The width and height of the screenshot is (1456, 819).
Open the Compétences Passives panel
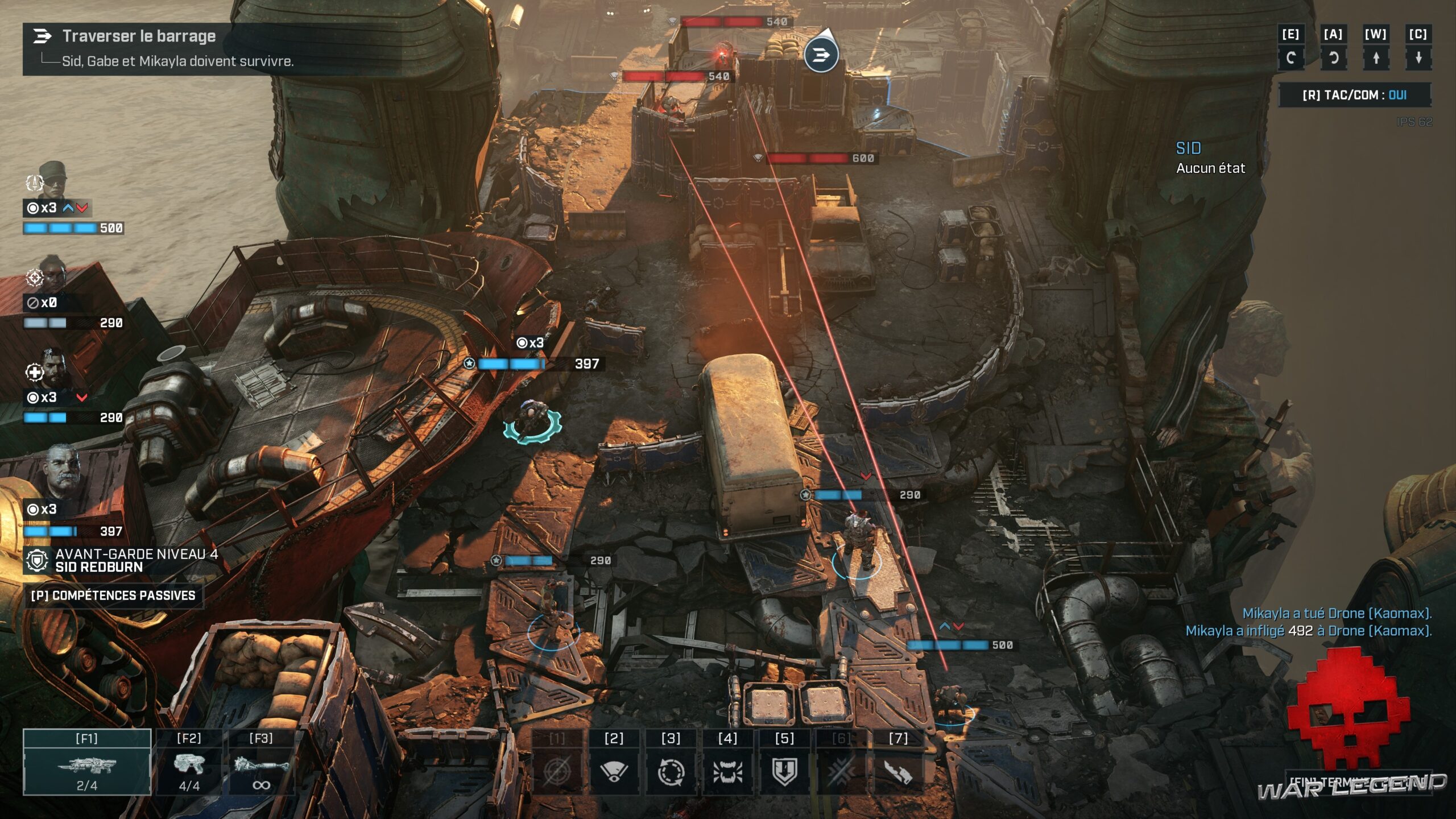(x=113, y=595)
